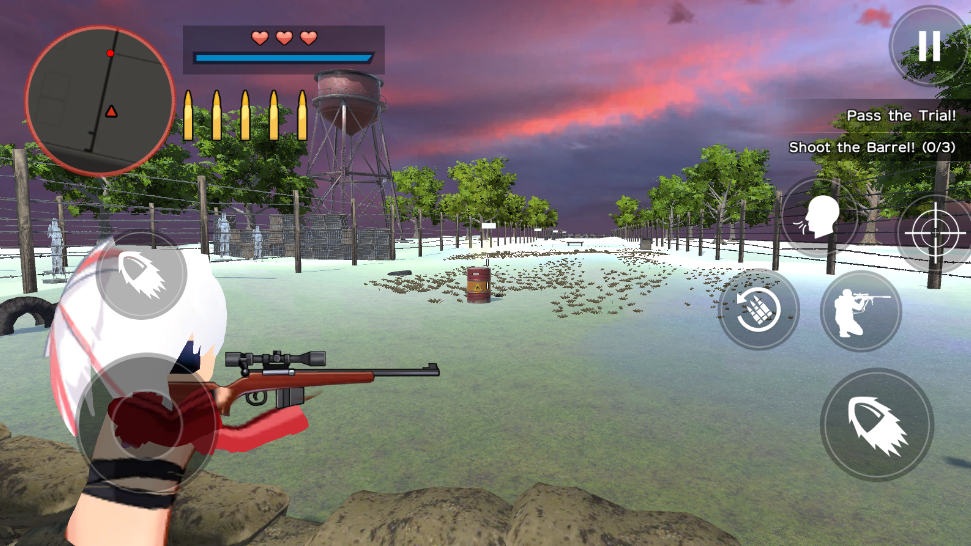Image resolution: width=971 pixels, height=546 pixels.
Task: Use the shouting head button
Action: [821, 218]
